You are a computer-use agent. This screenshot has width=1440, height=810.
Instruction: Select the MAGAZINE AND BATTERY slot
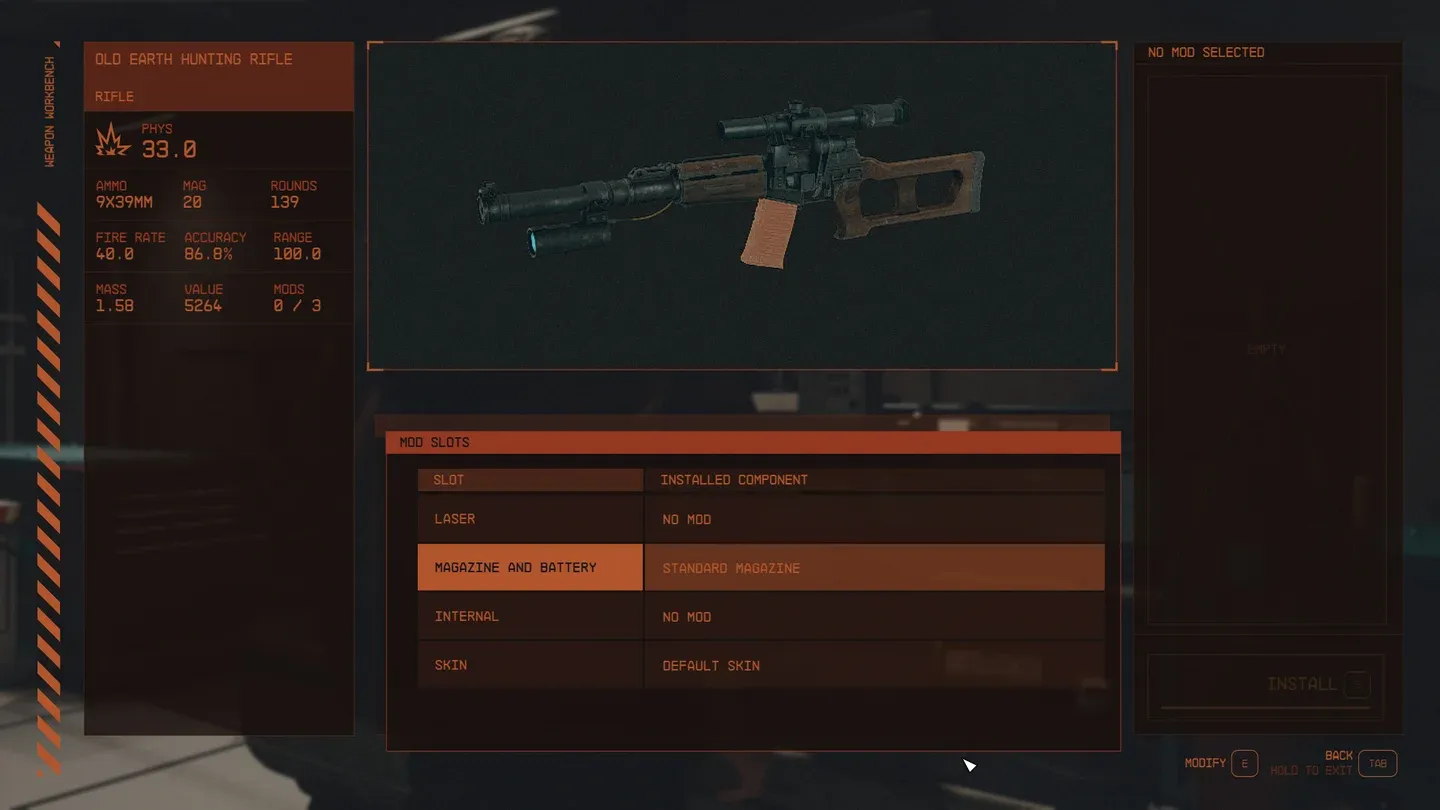point(530,567)
